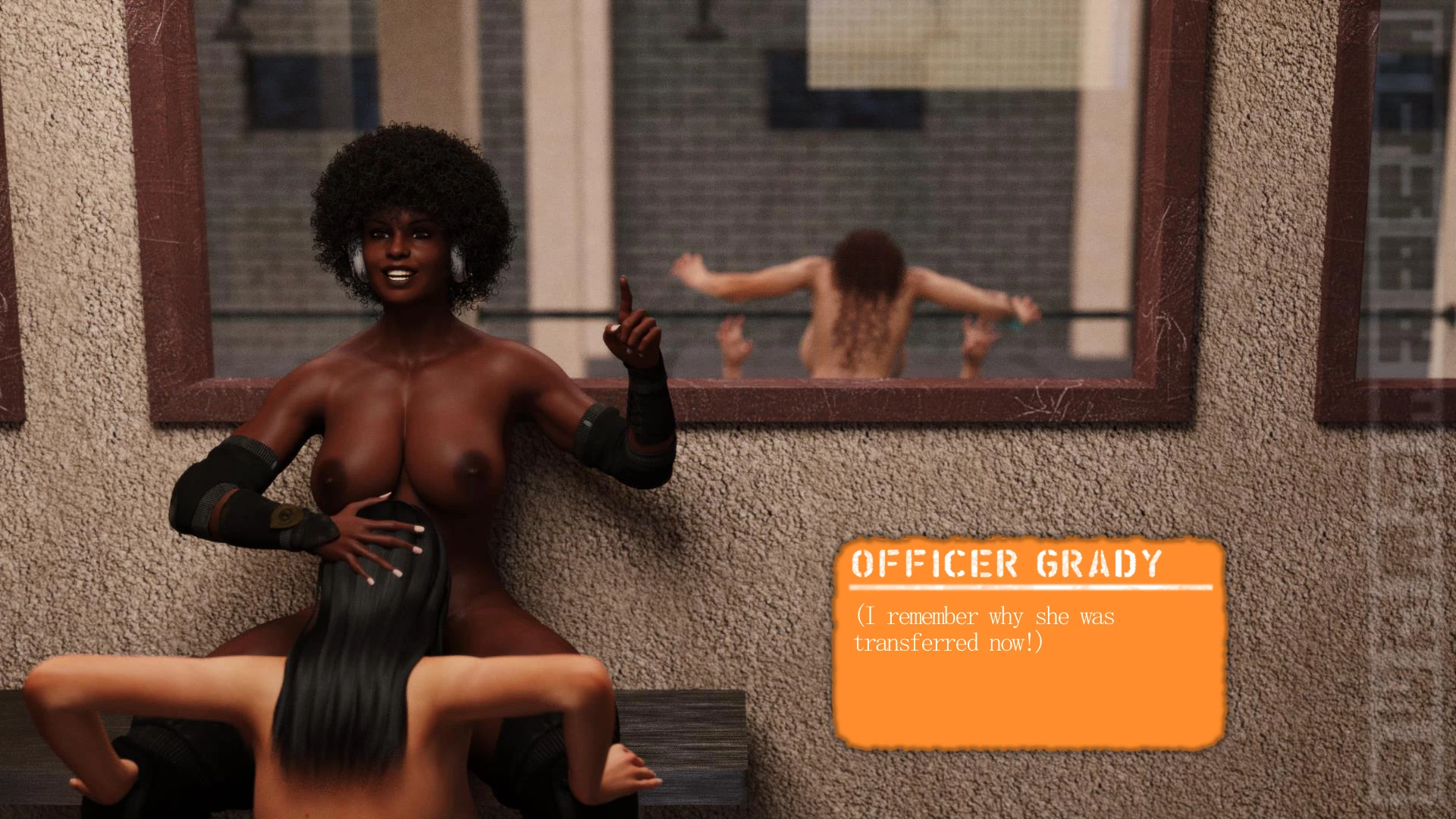Select the sentence starting with 'I remember'

point(986,616)
